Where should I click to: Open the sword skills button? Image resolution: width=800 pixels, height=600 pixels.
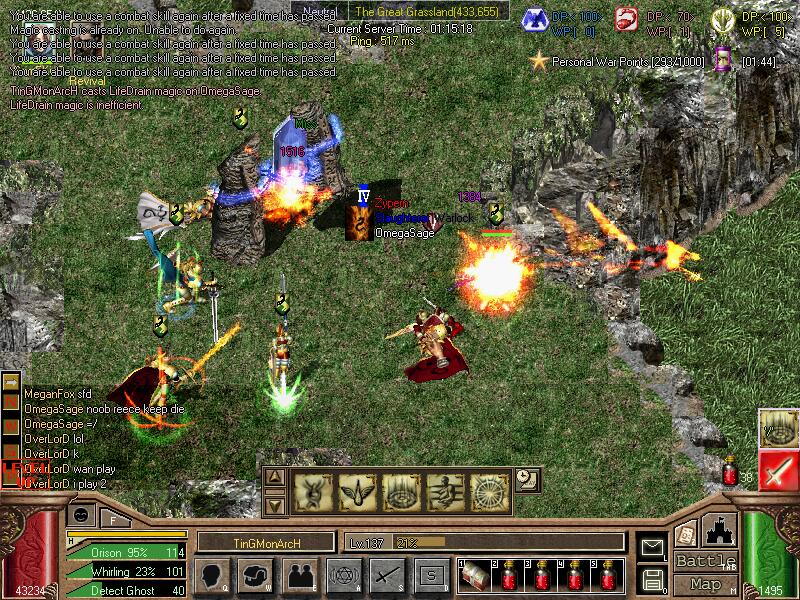(387, 575)
